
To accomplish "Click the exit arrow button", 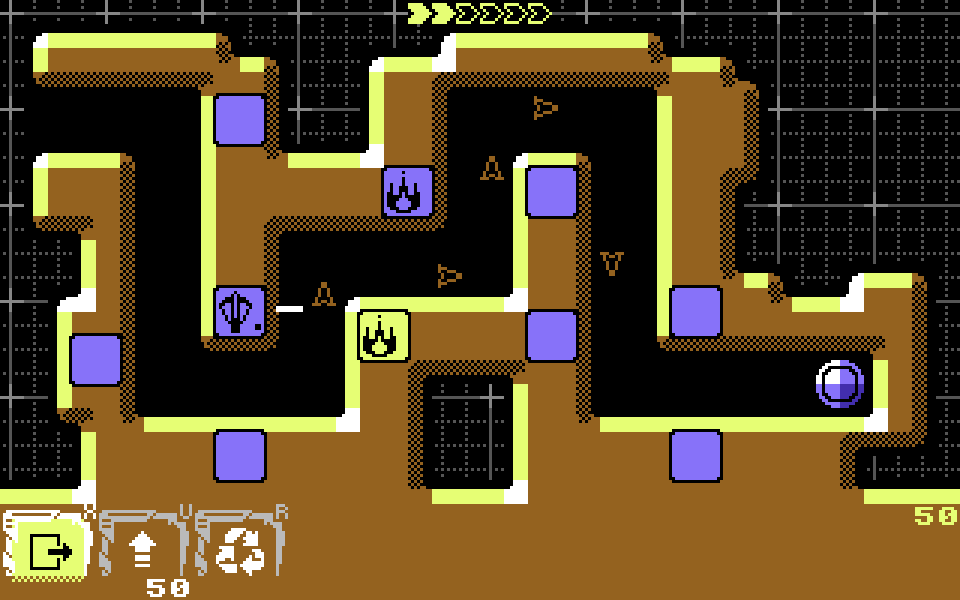I will coord(48,549).
